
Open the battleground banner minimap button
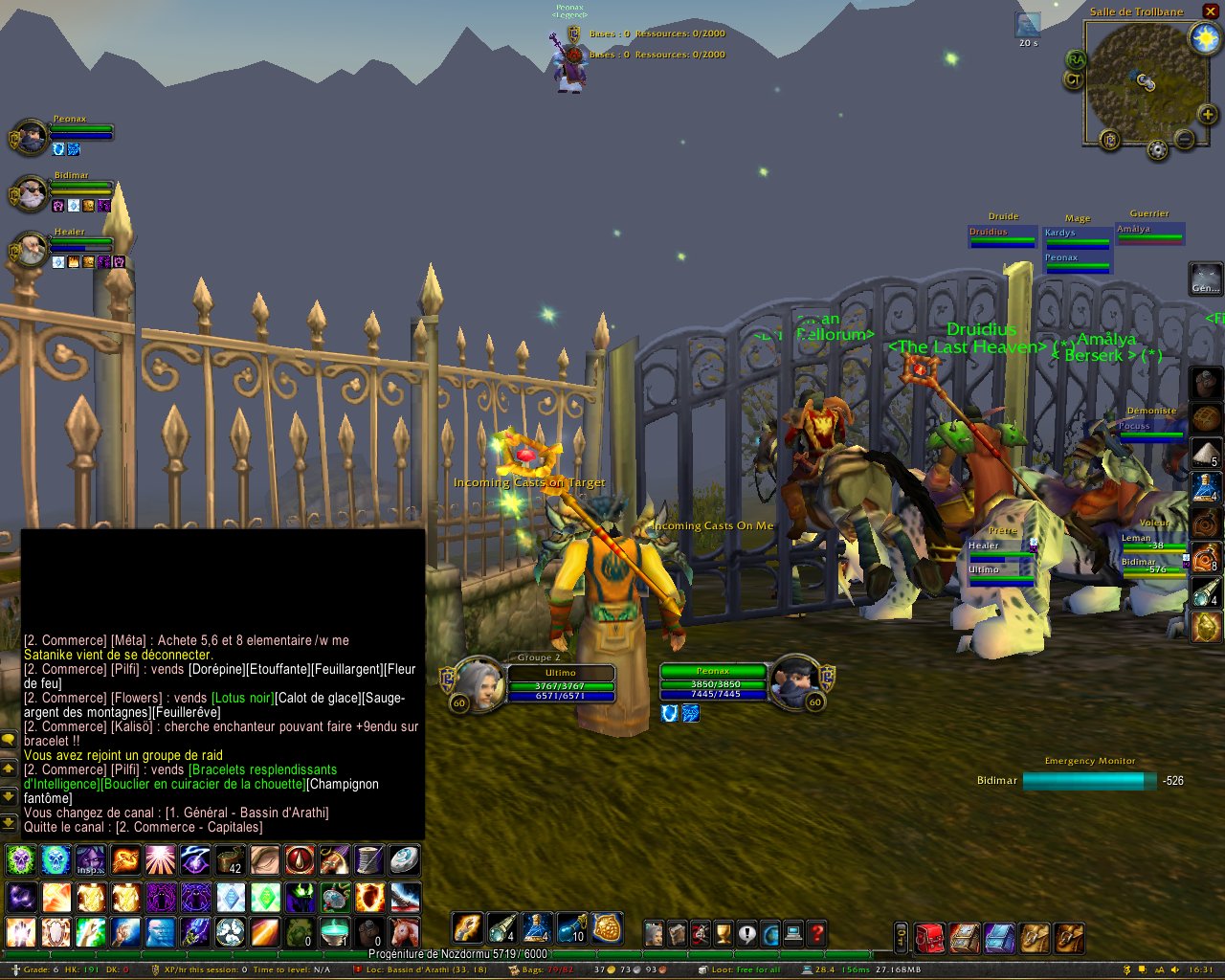coord(1110,140)
